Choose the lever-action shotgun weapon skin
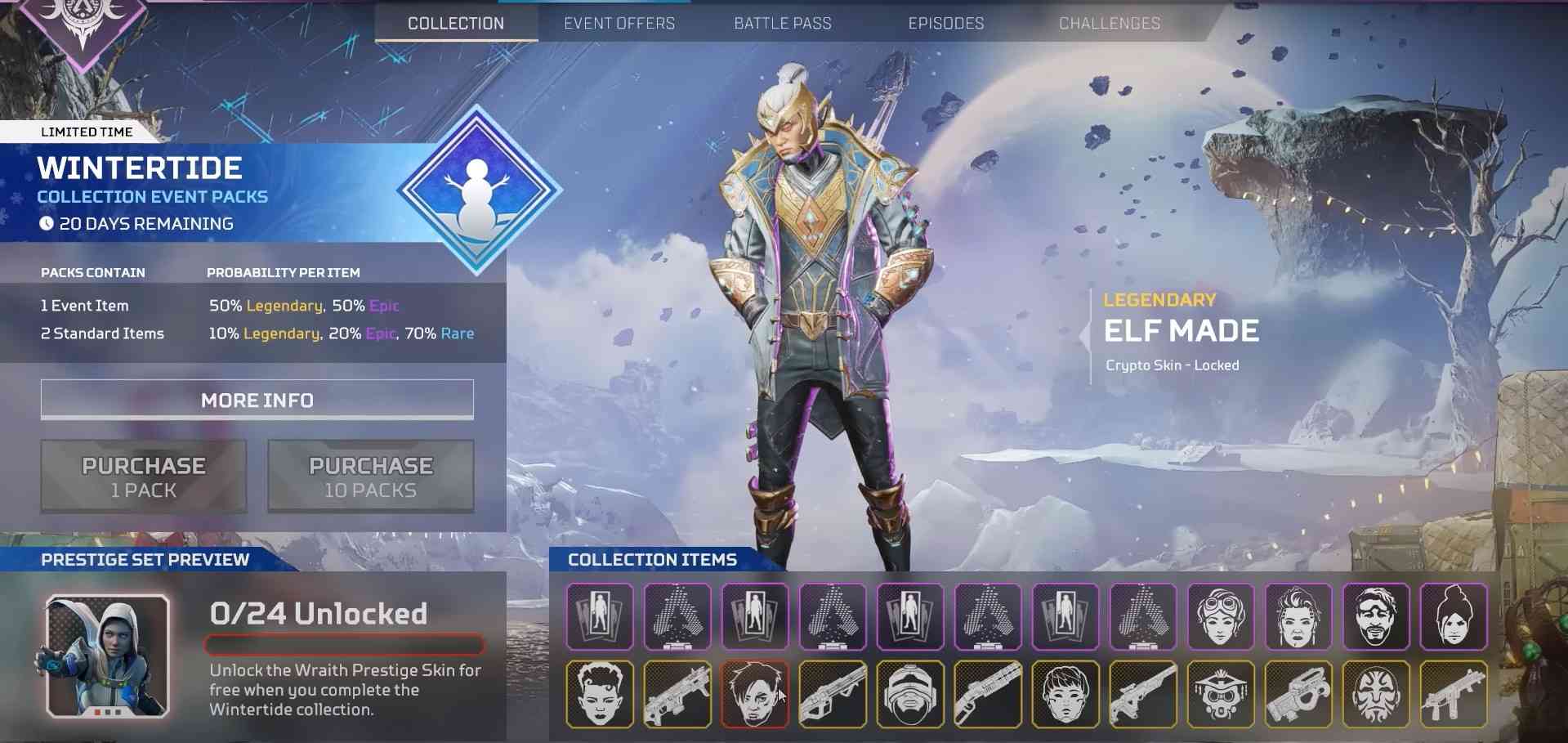Image resolution: width=1568 pixels, height=743 pixels. click(x=987, y=694)
